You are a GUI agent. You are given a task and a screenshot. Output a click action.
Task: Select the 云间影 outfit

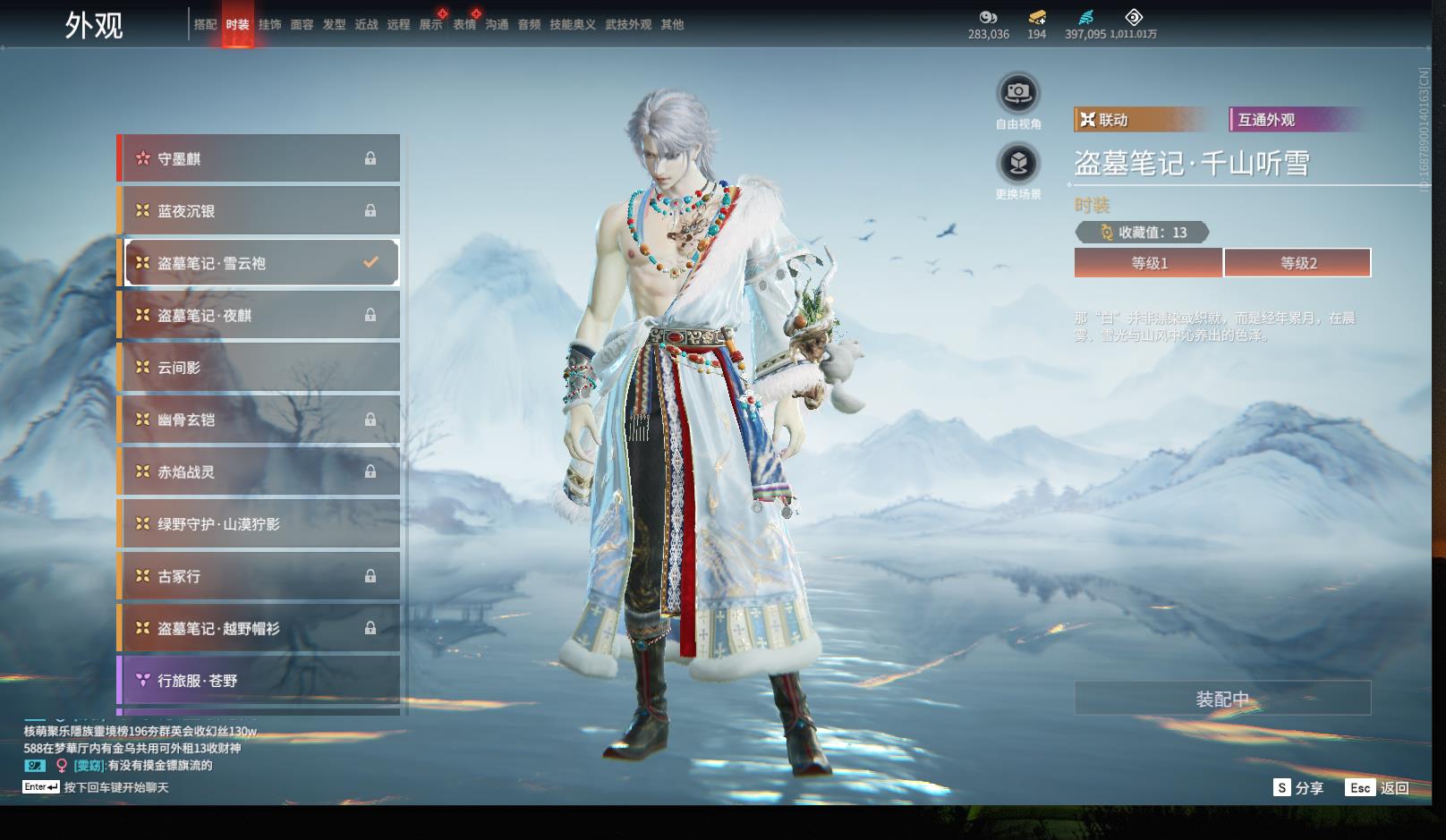coord(259,368)
